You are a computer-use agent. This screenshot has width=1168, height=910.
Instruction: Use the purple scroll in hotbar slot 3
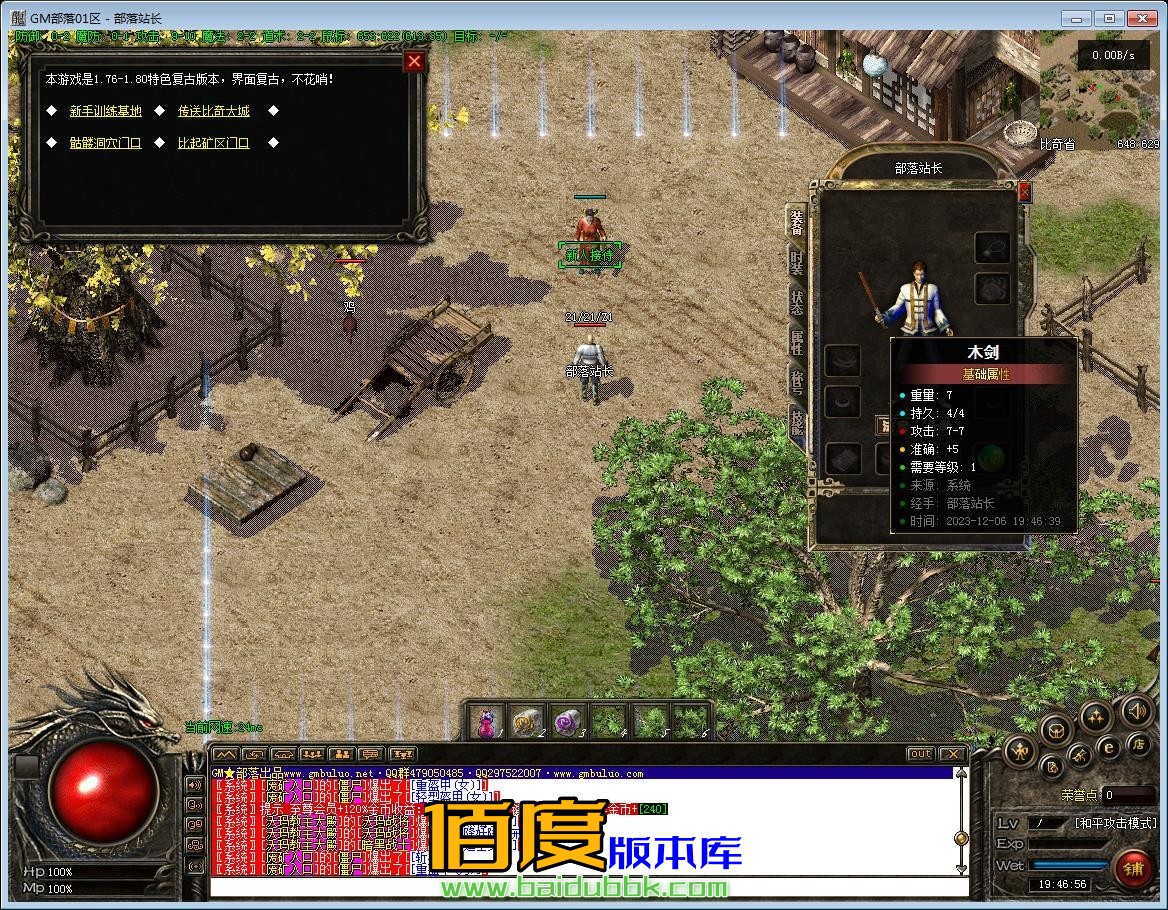[x=567, y=722]
